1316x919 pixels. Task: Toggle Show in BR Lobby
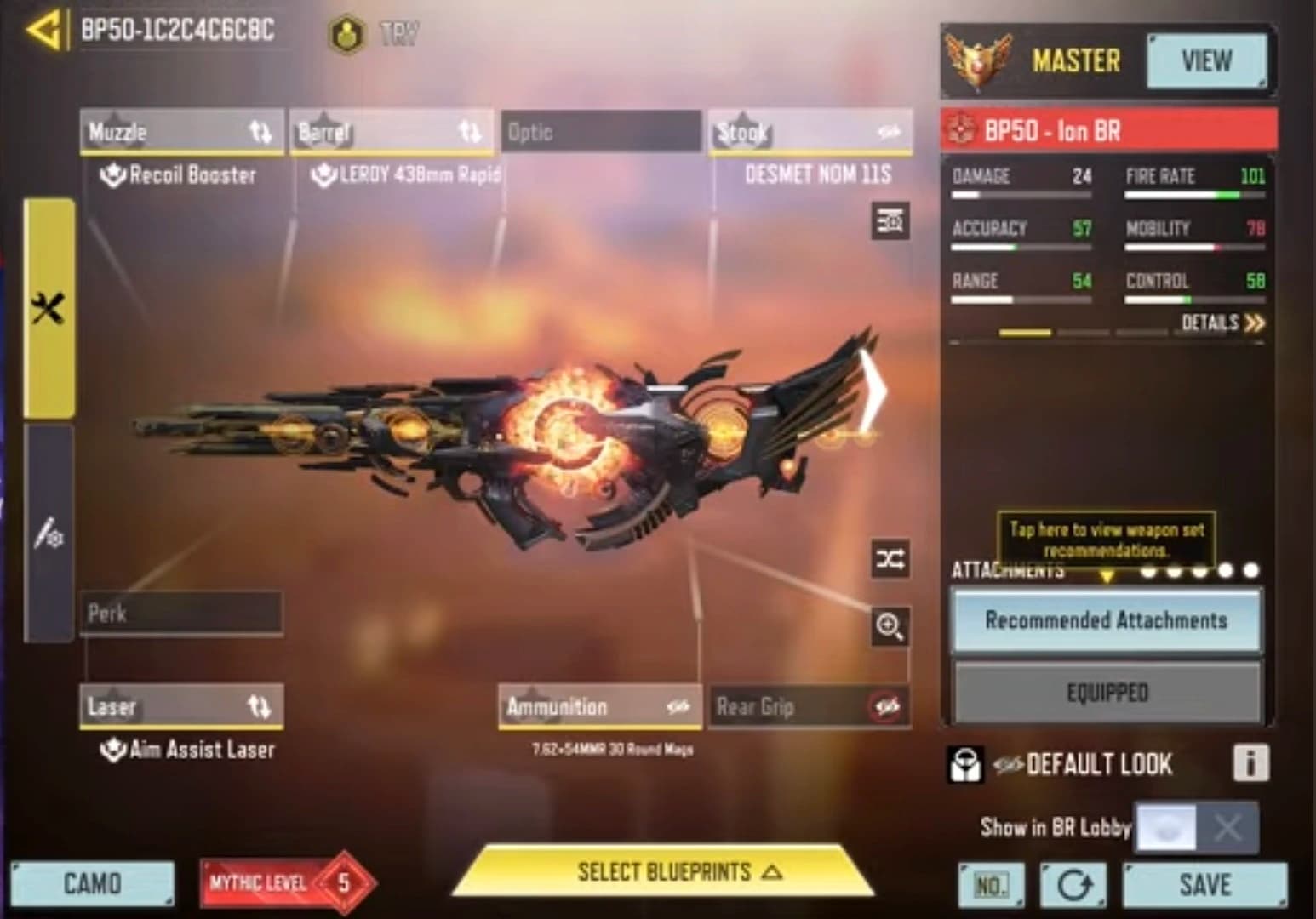click(x=1196, y=826)
